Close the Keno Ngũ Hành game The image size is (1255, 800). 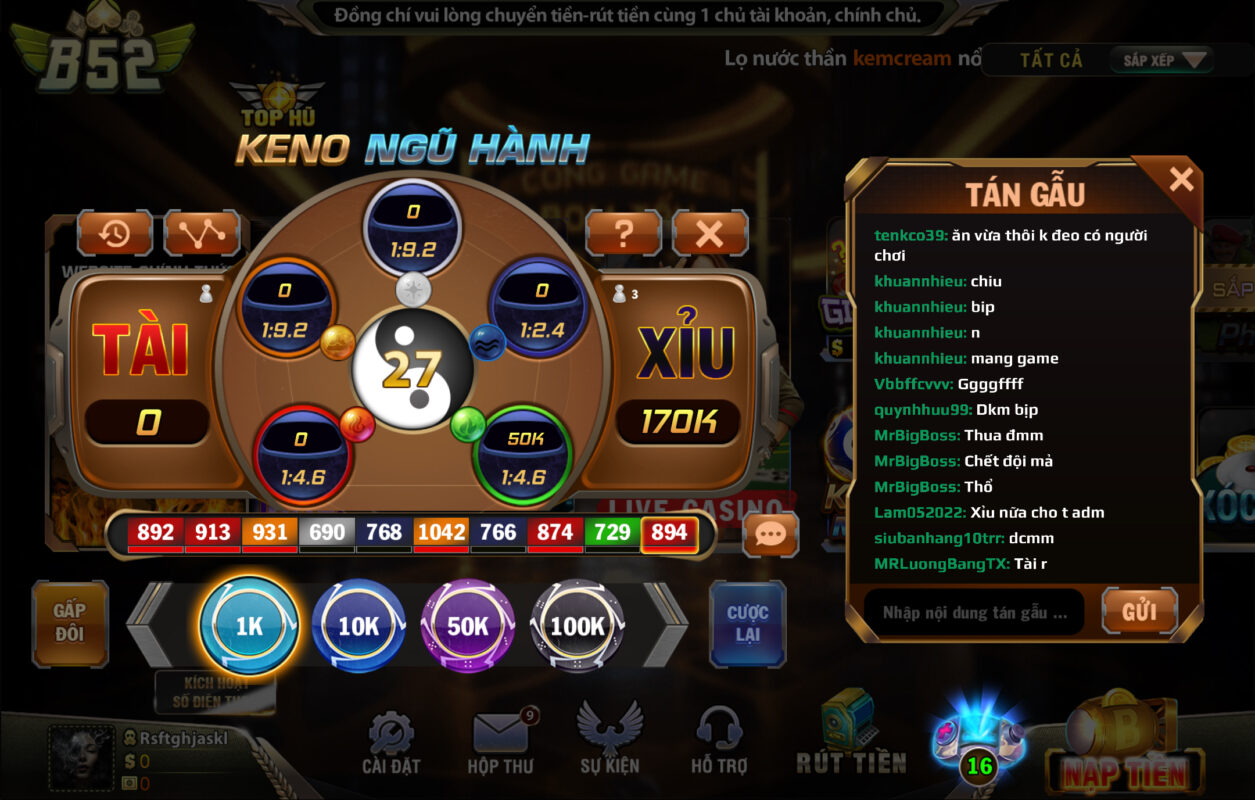709,234
